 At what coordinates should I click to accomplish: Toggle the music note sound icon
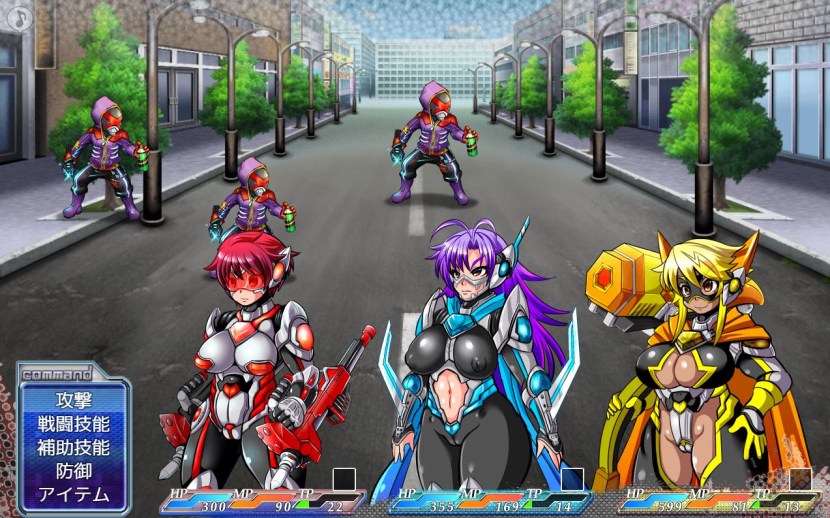[x=19, y=18]
